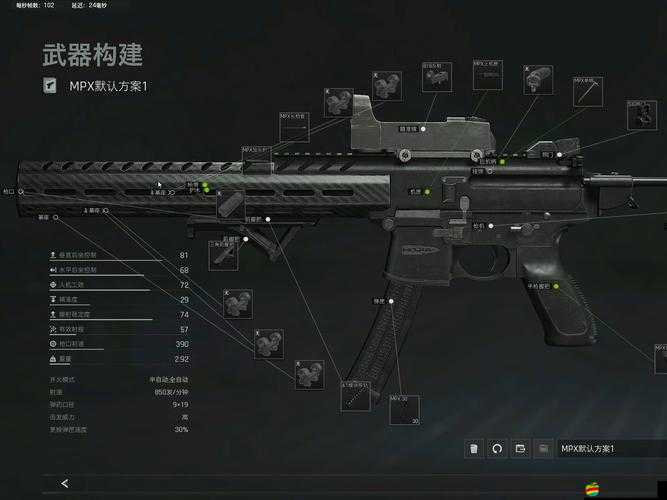This screenshot has width=667, height=500.
Task: Open the MPX默认方案1 preset name field
Action: click(x=601, y=449)
